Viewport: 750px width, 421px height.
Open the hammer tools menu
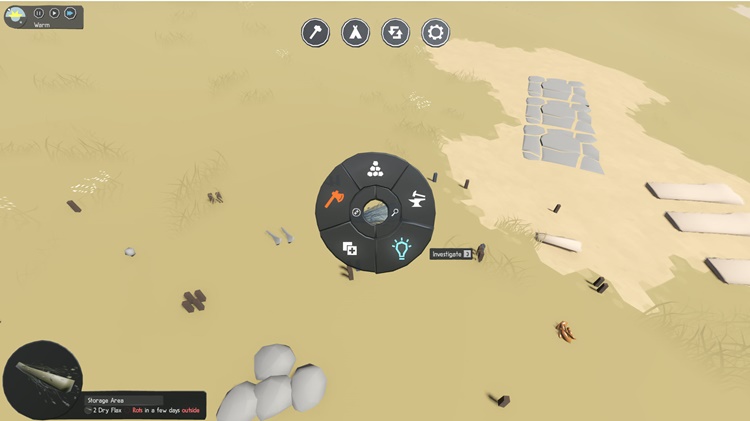[x=316, y=32]
